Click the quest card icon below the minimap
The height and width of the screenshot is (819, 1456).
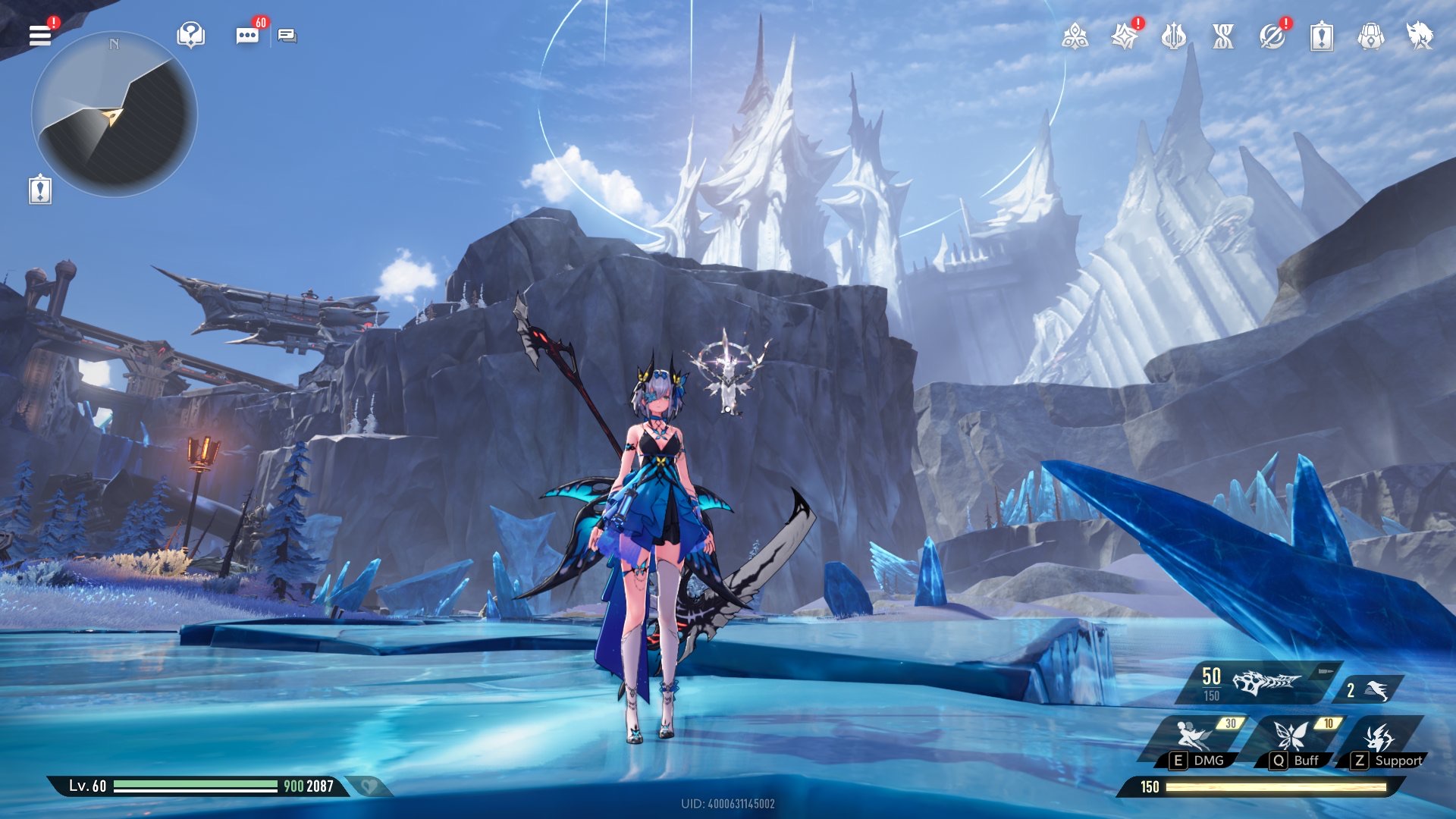click(x=40, y=190)
